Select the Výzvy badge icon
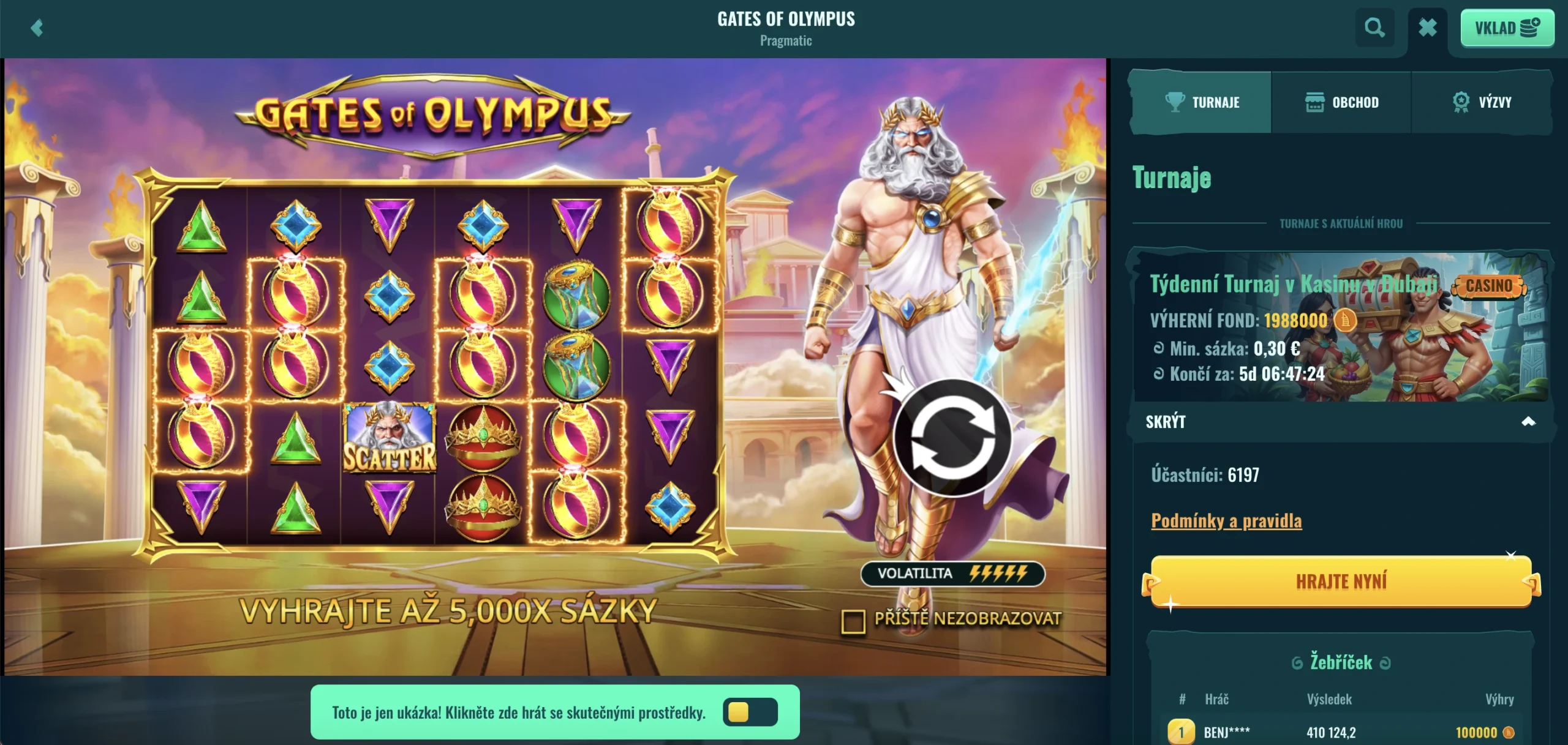 tap(1461, 102)
